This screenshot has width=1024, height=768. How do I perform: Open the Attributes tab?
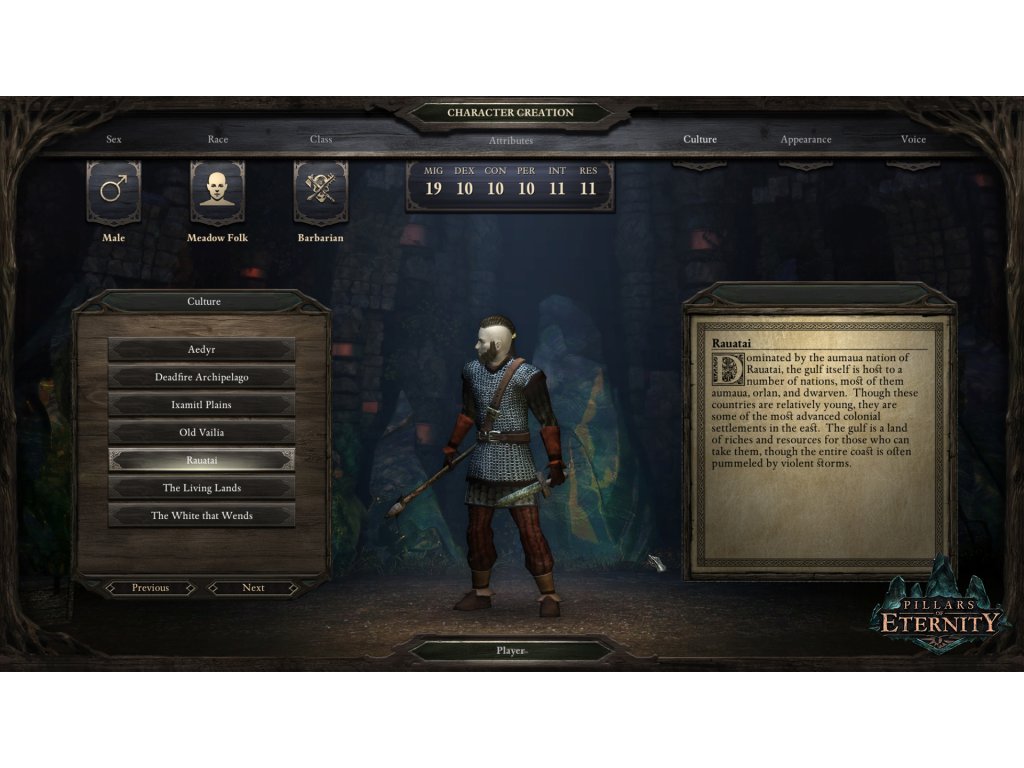point(511,141)
